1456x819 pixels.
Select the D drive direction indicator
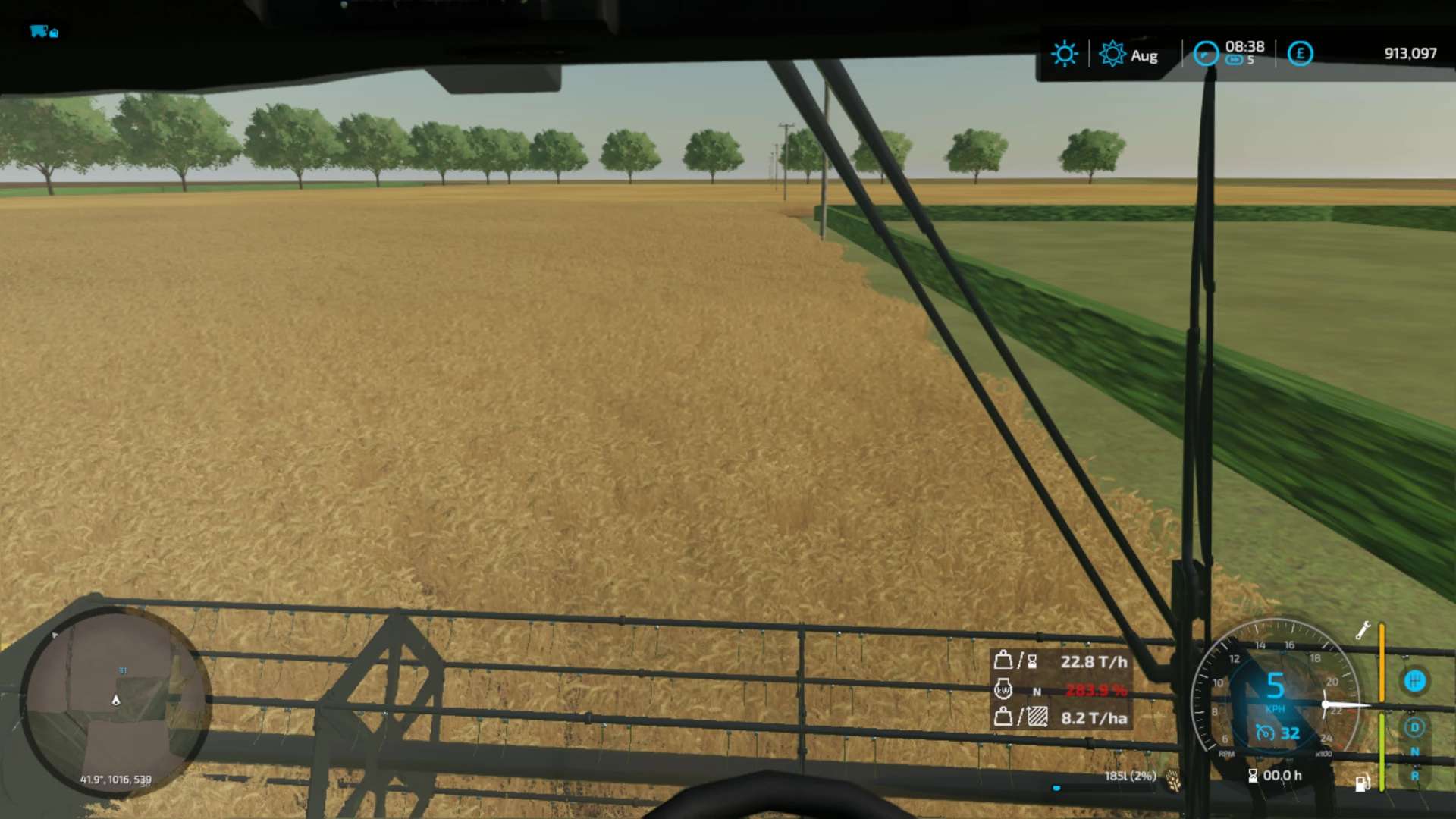[x=1414, y=727]
